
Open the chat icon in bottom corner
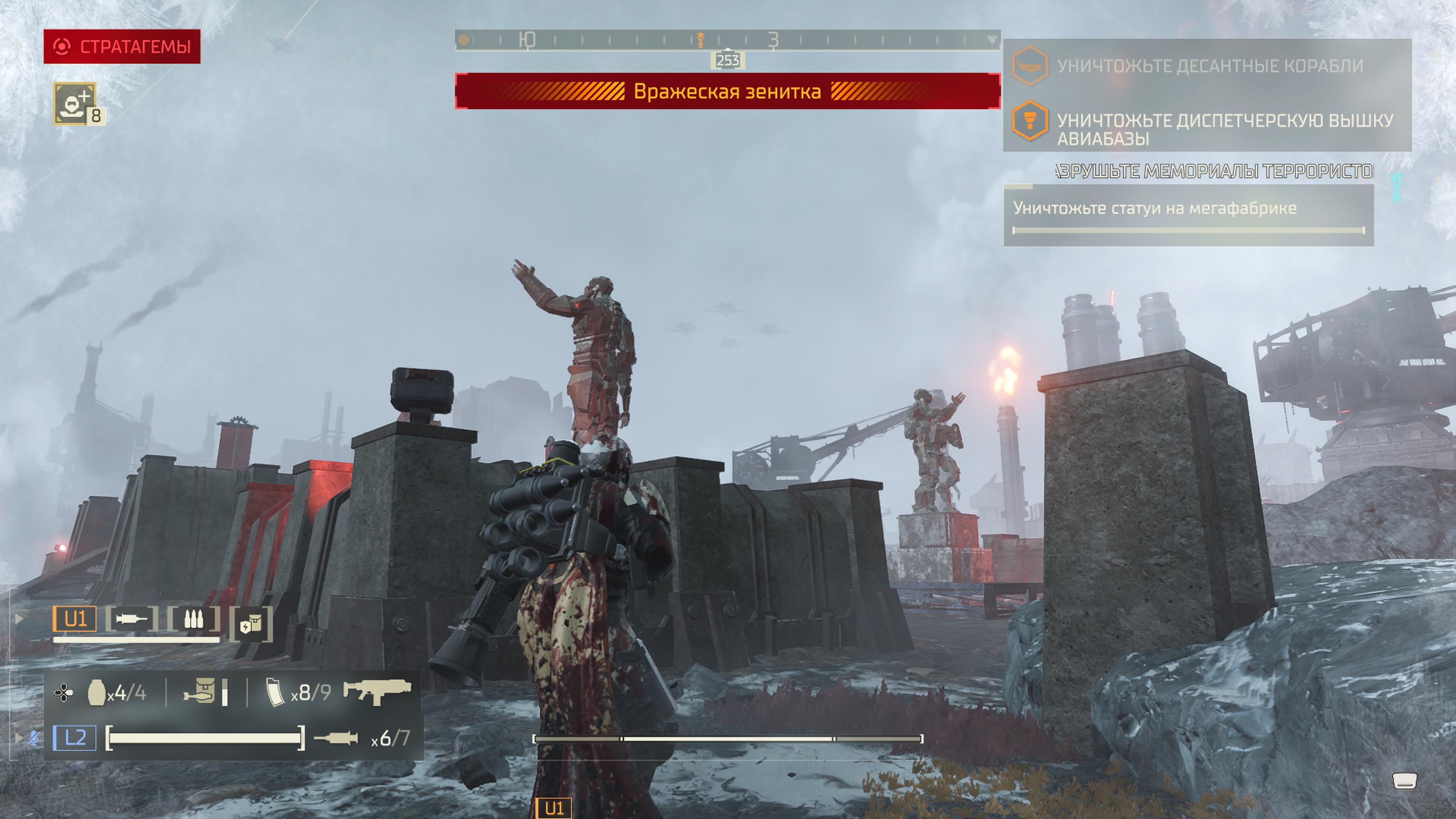coord(1404,781)
